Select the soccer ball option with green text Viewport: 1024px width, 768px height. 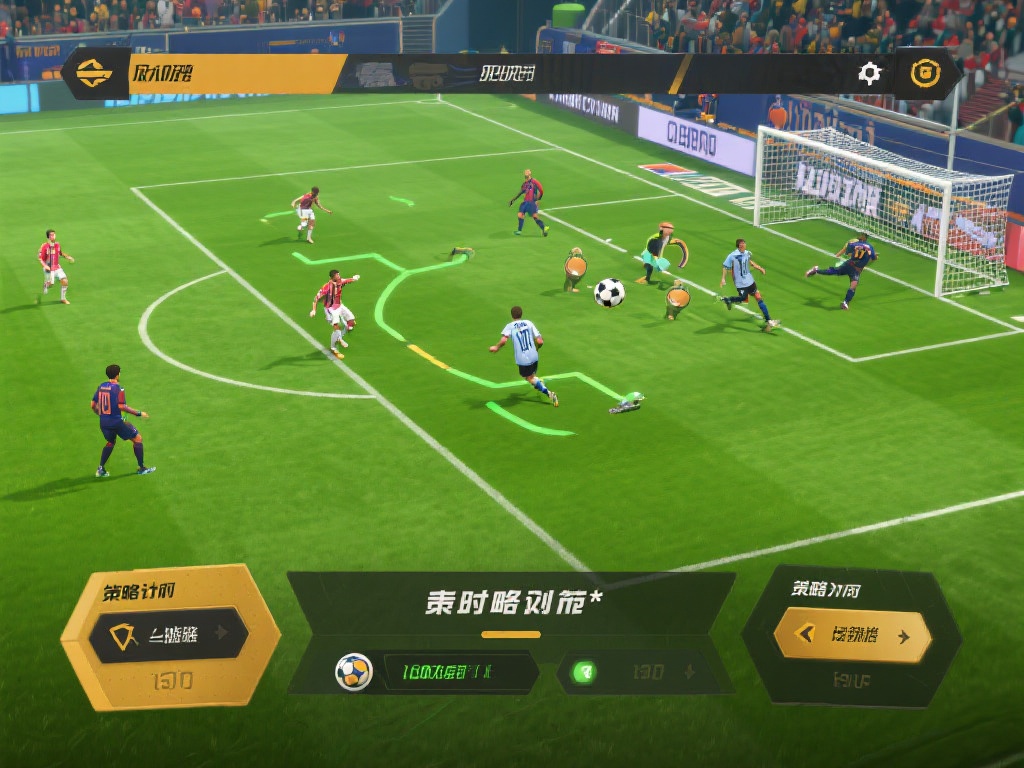point(435,672)
